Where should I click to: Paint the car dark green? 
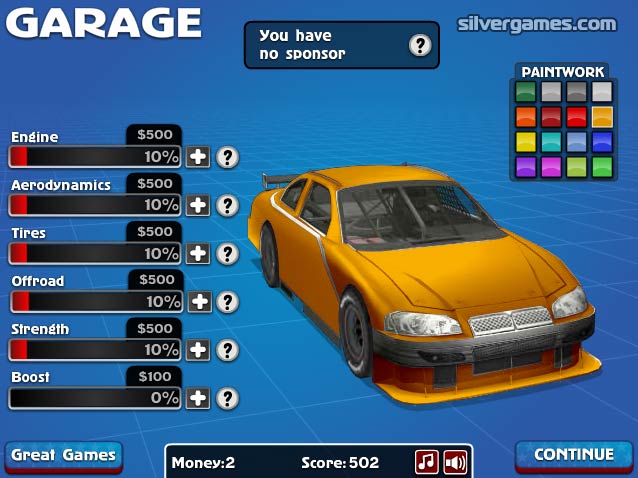coord(526,92)
